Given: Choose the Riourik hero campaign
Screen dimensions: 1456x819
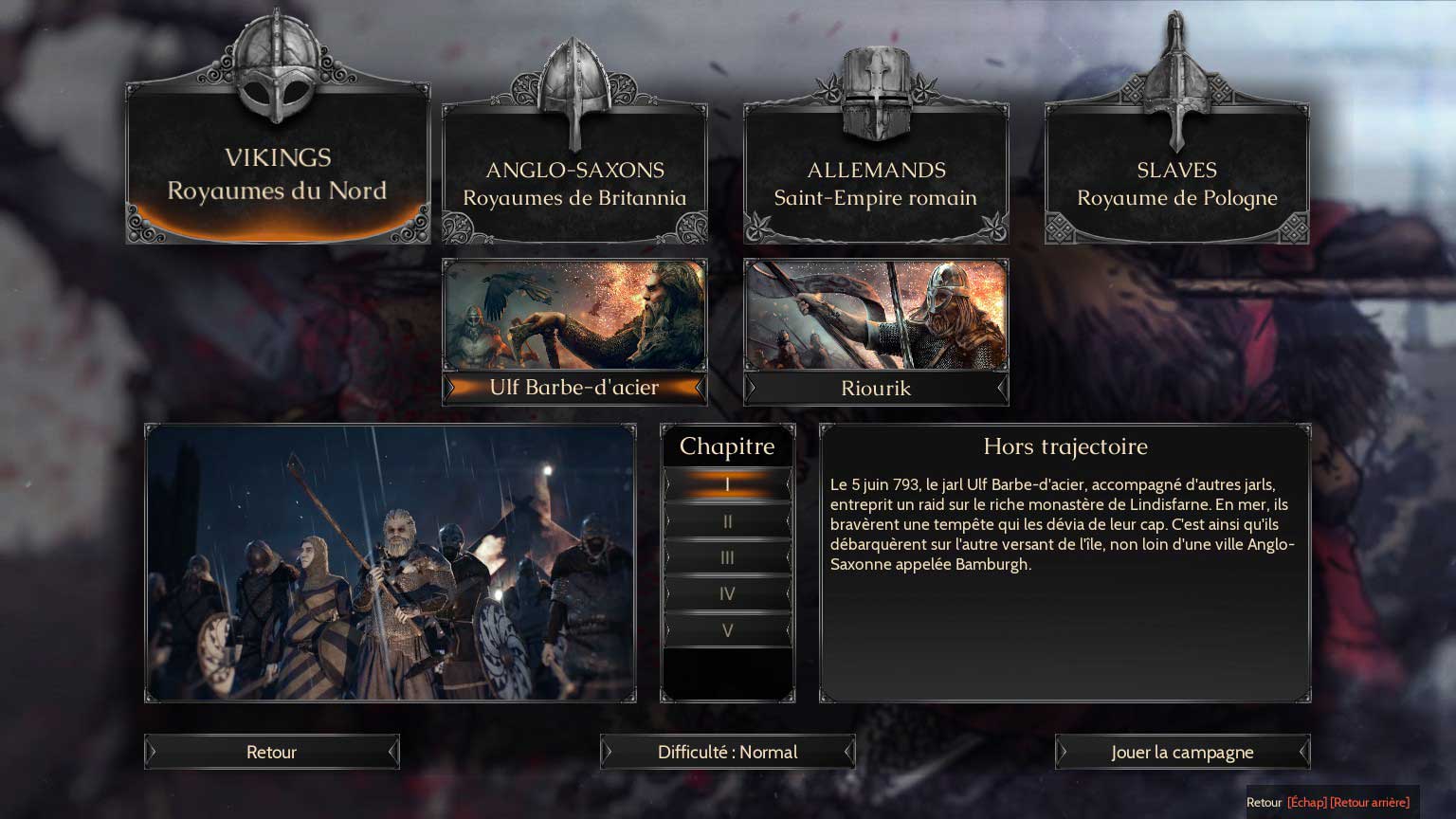Looking at the screenshot, I should [875, 331].
